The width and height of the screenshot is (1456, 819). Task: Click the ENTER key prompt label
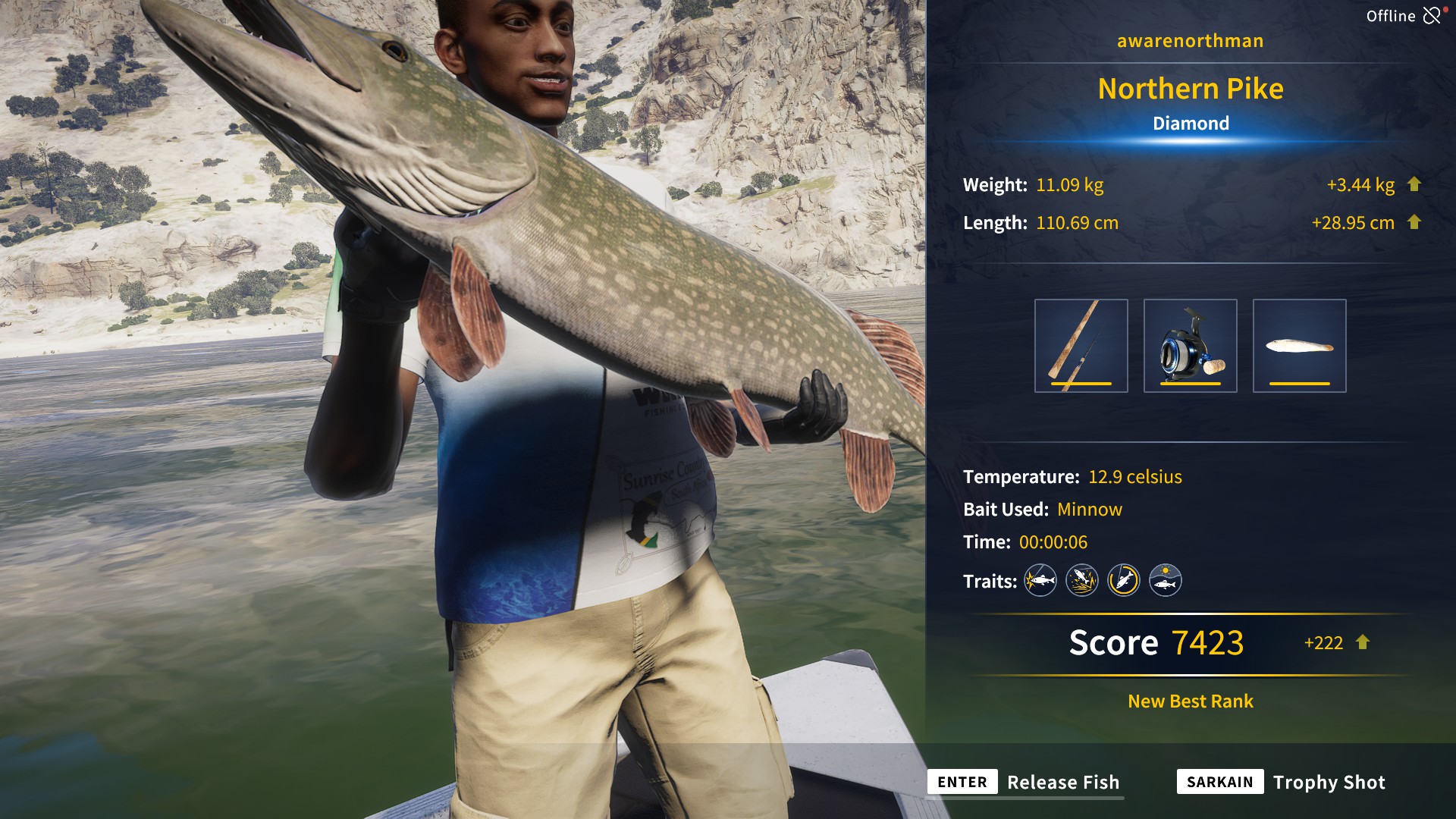962,782
